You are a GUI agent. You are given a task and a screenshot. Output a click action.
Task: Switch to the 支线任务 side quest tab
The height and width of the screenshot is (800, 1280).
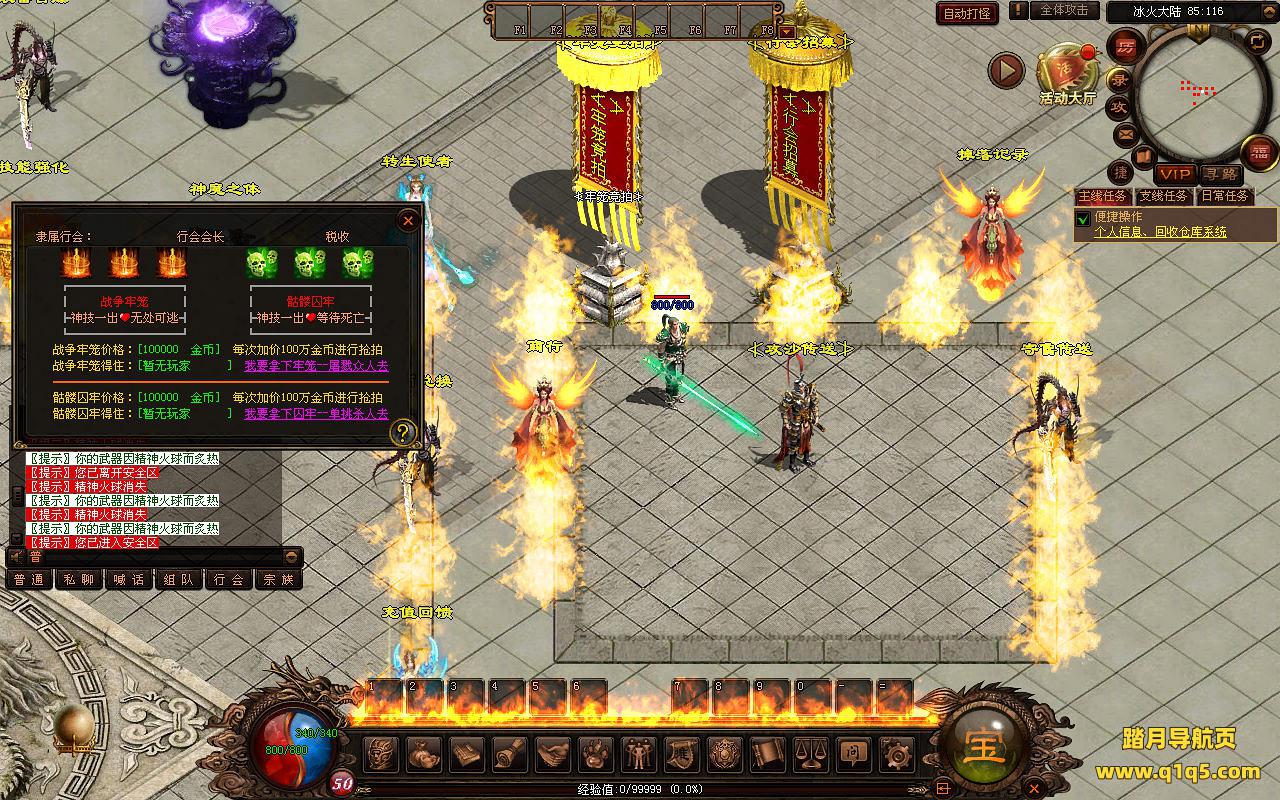pos(1164,196)
